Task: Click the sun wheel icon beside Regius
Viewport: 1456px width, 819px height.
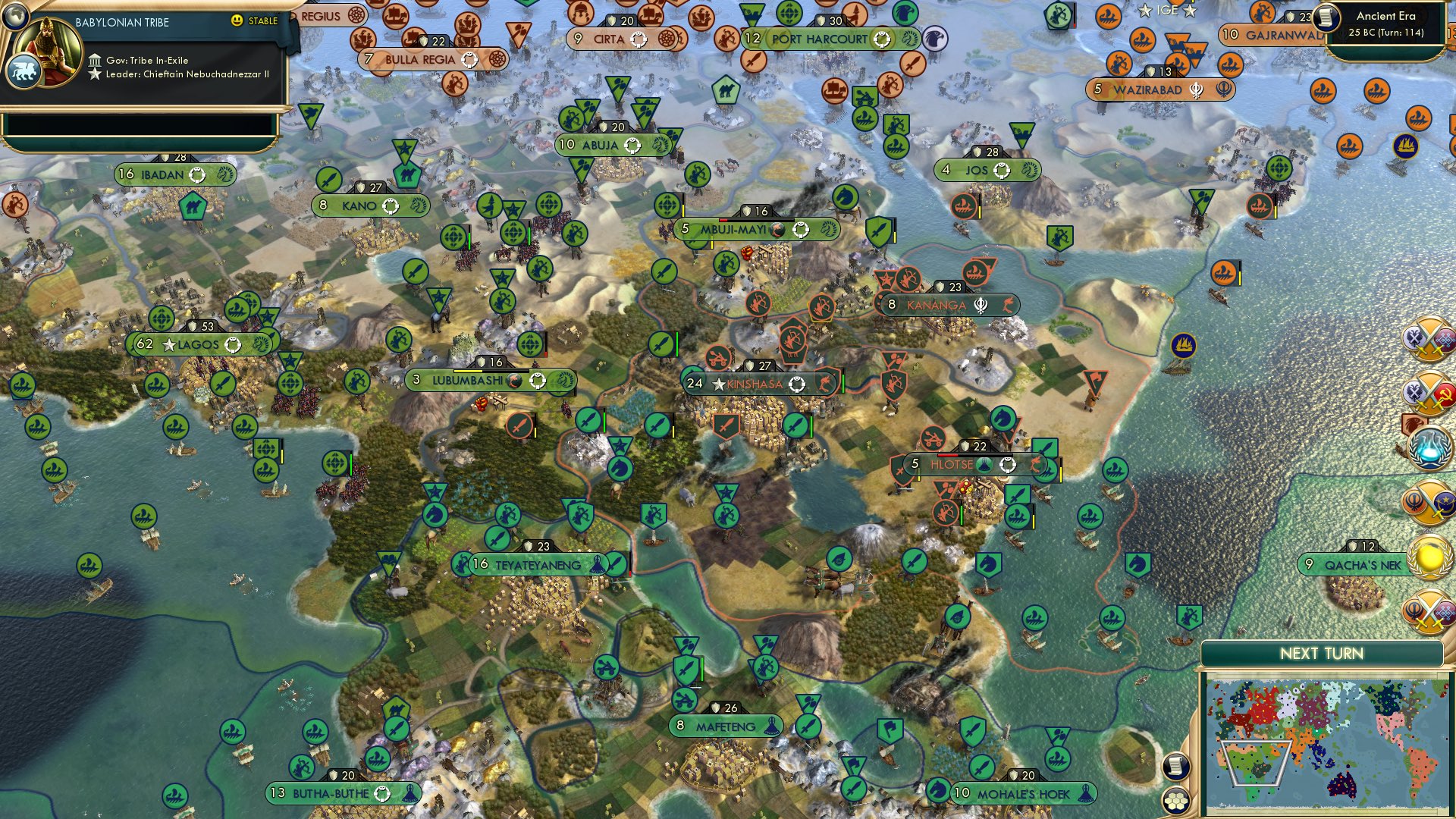Action: coord(356,14)
